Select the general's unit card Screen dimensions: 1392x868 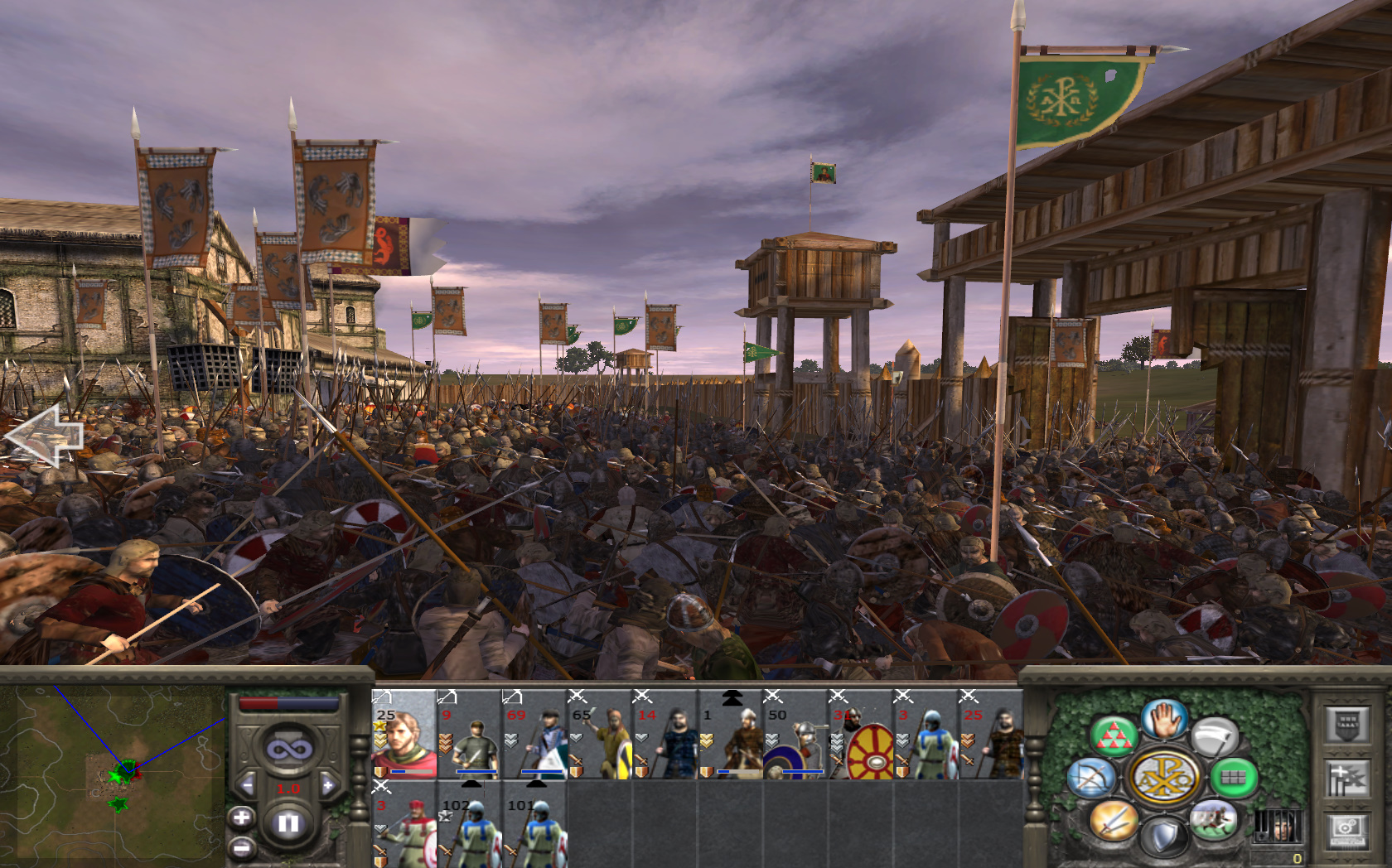point(404,735)
